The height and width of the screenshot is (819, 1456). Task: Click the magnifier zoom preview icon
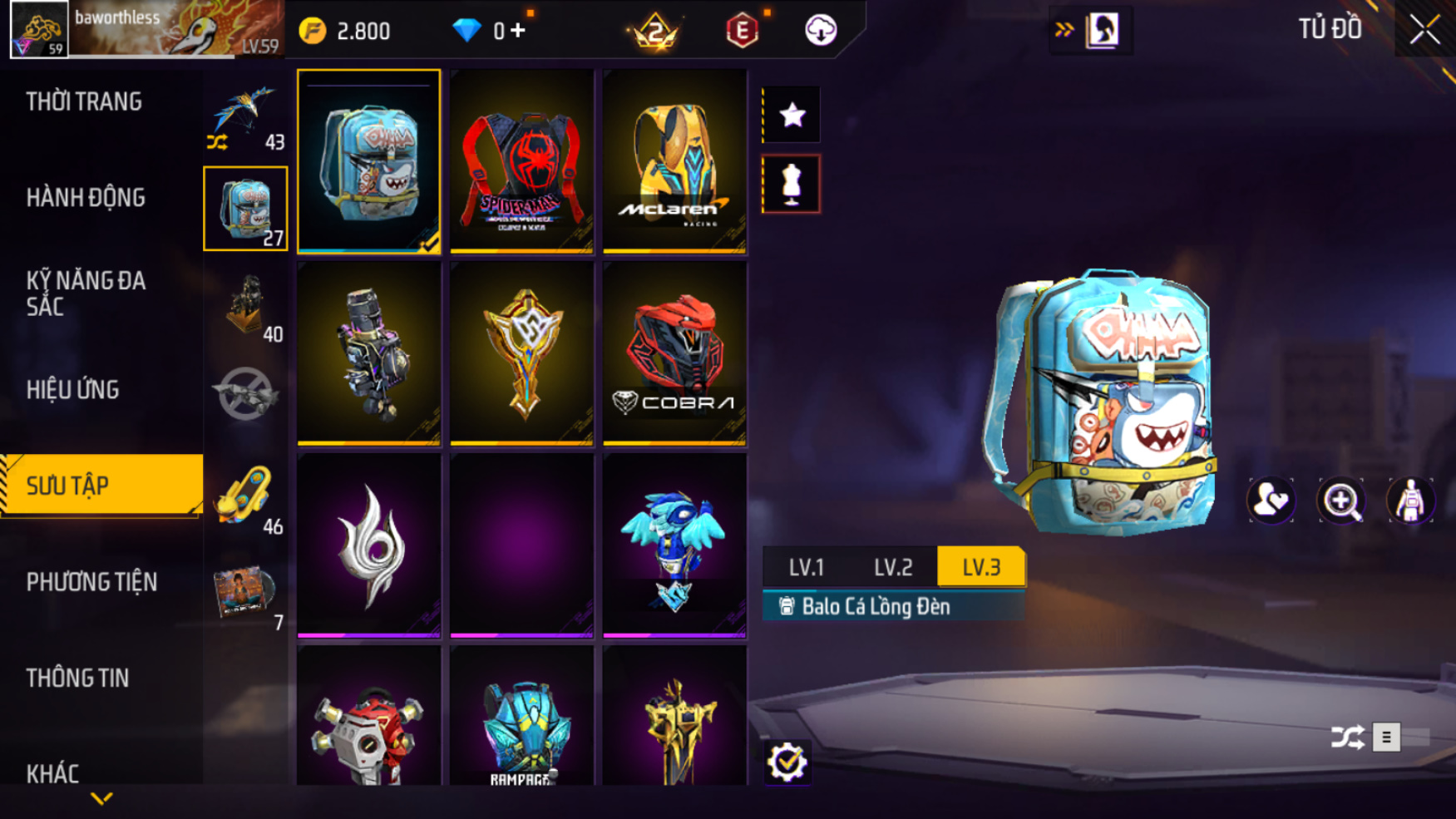coord(1340,501)
